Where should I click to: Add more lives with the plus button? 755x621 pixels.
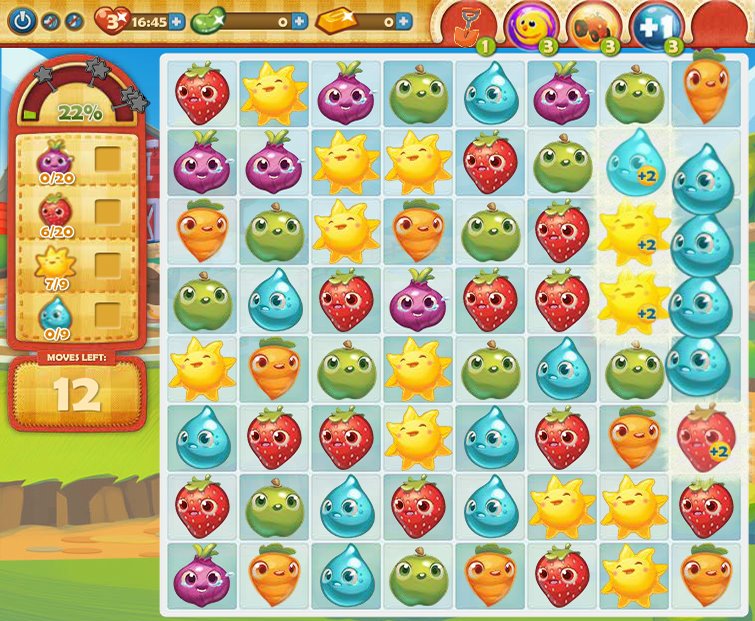(177, 21)
